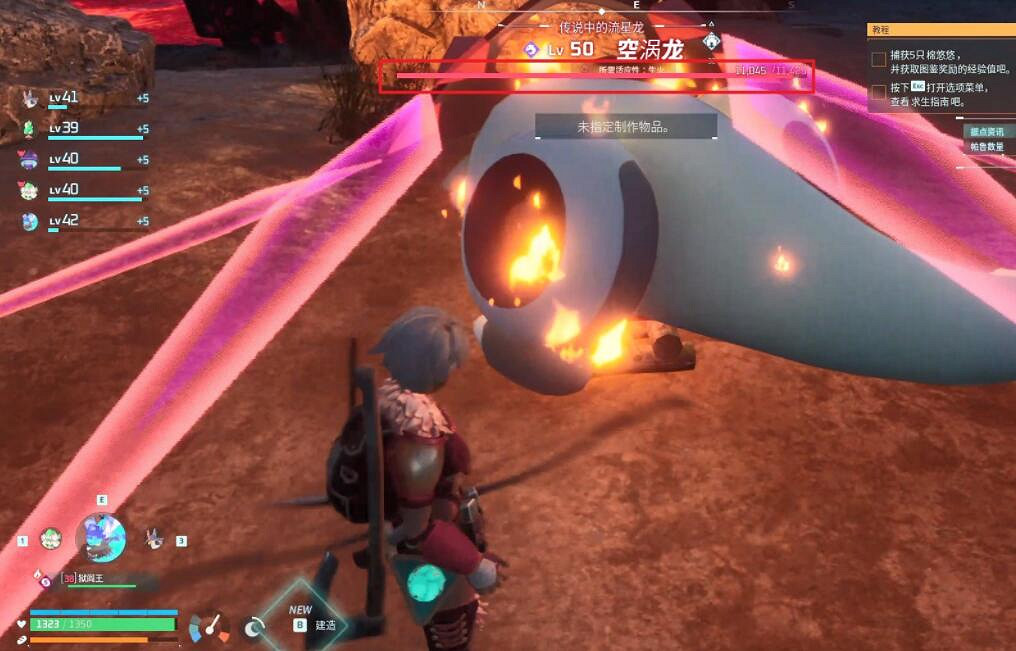The image size is (1016, 651).
Task: Tick the 捕获5只棉悠悠 tutorial checkbox
Action: 878,60
